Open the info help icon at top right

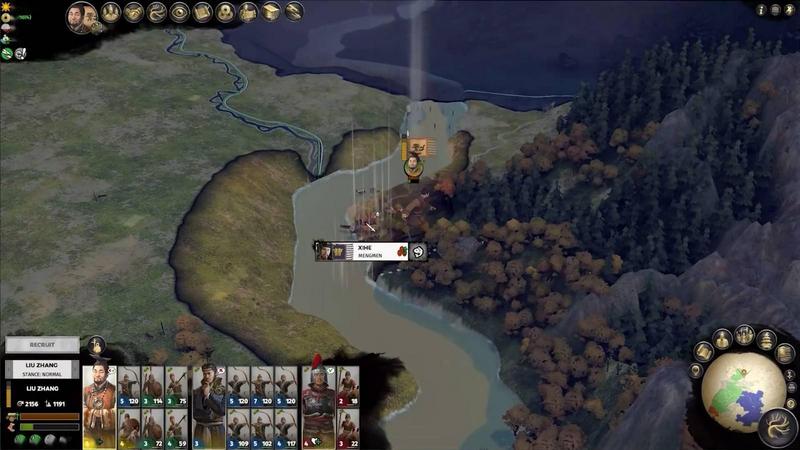coord(761,9)
